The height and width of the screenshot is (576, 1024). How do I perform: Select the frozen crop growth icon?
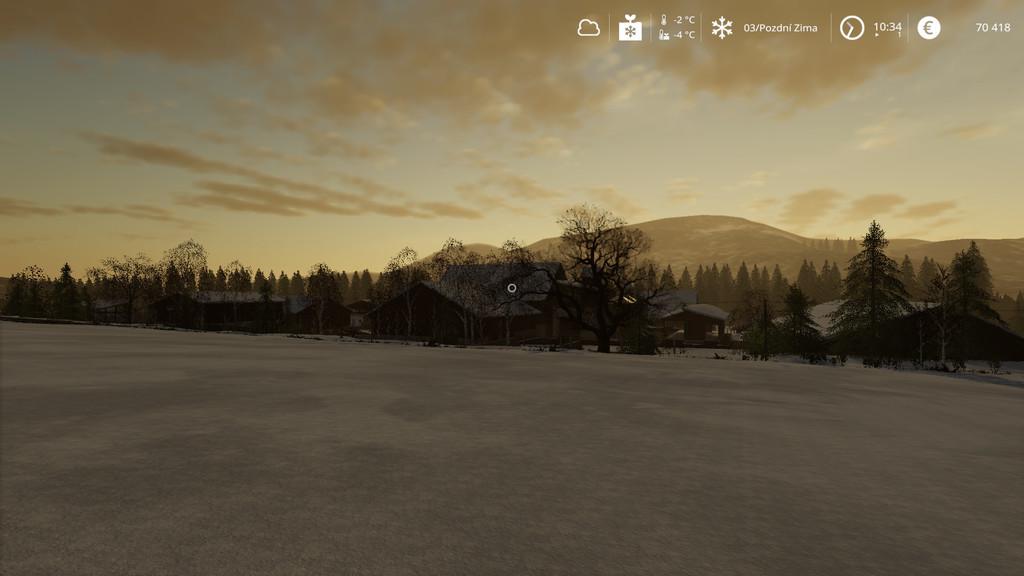[x=630, y=28]
